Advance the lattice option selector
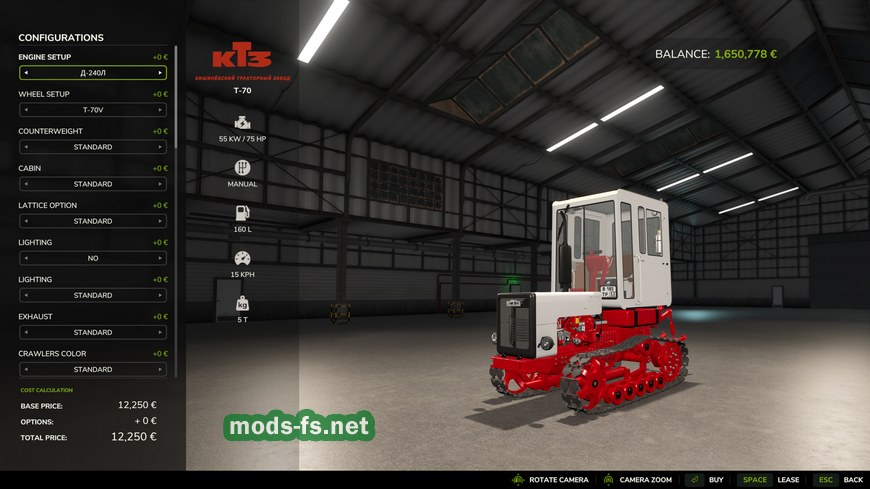Screen dimensions: 870x489 [160, 221]
